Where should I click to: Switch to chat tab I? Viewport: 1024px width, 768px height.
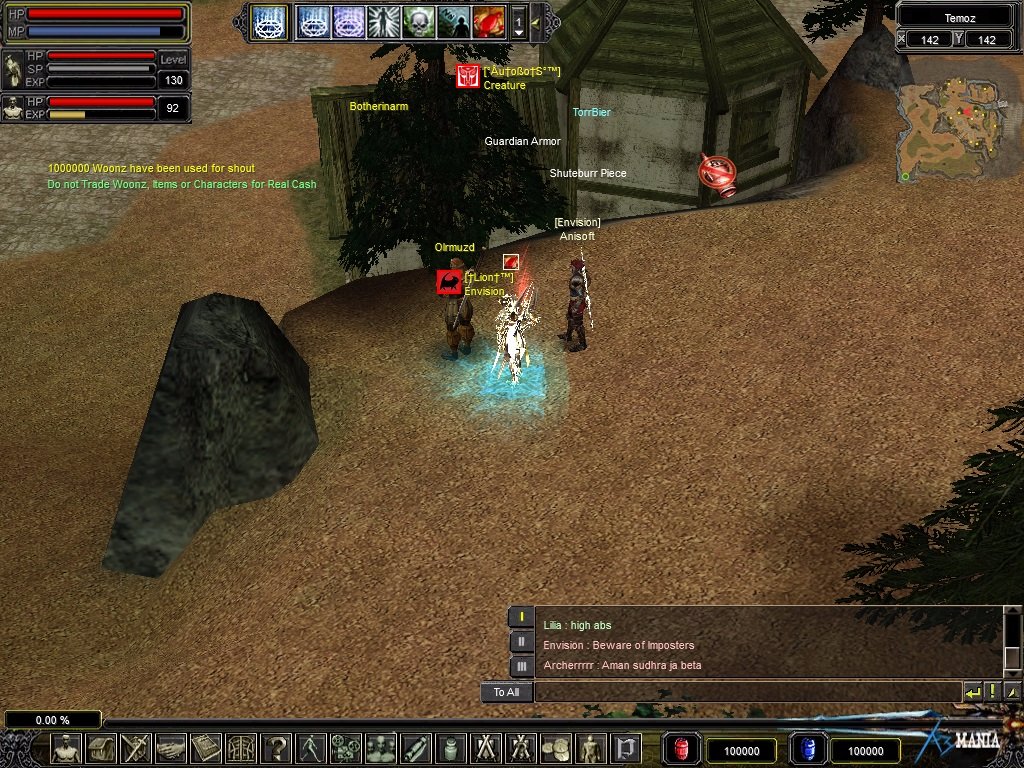click(522, 617)
